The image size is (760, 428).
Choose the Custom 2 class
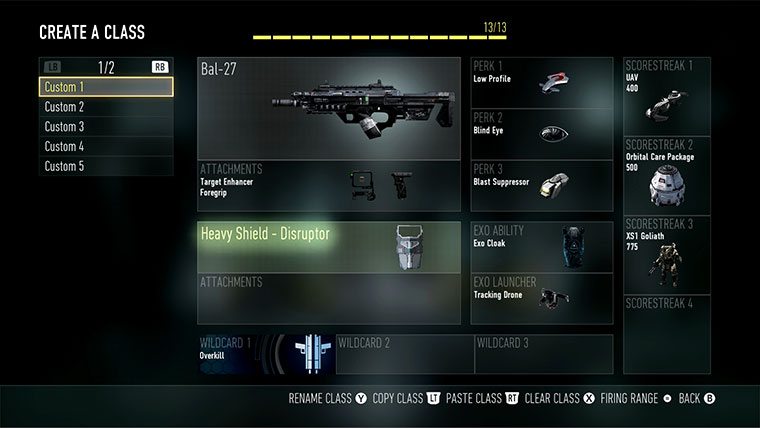click(x=106, y=107)
